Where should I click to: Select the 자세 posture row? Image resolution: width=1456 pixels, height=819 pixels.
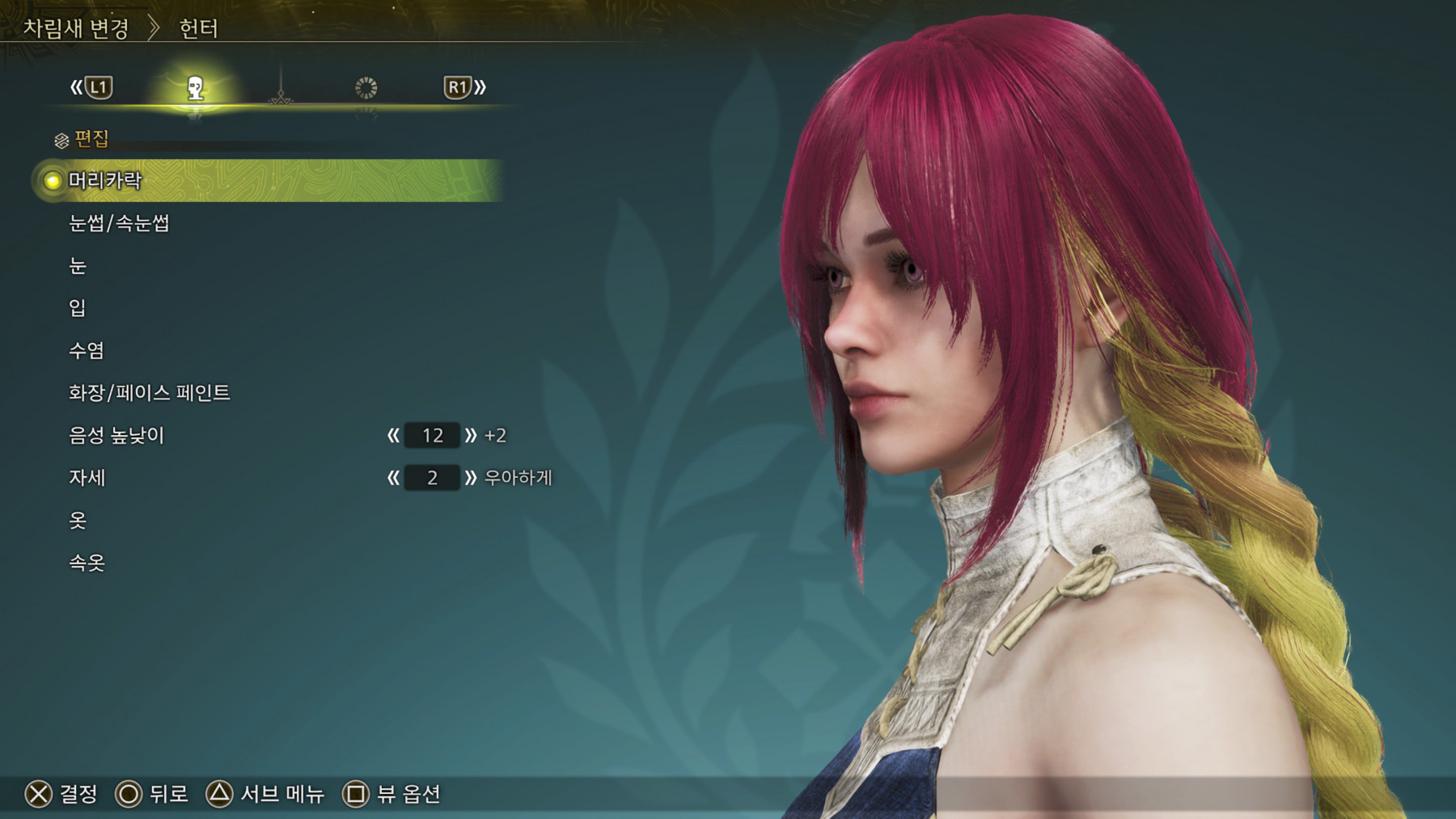(x=87, y=478)
